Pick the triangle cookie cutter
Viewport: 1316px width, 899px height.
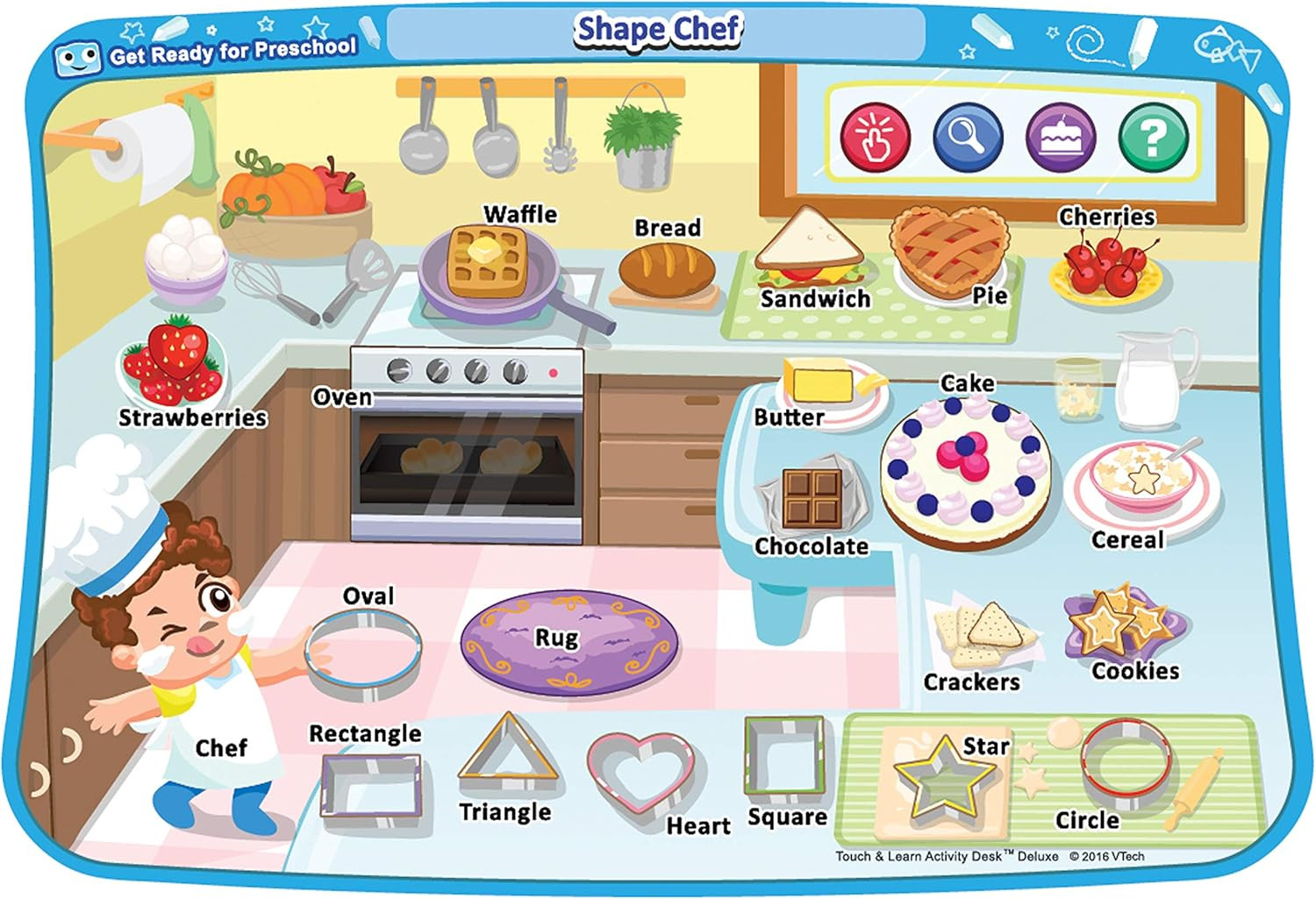point(507,752)
